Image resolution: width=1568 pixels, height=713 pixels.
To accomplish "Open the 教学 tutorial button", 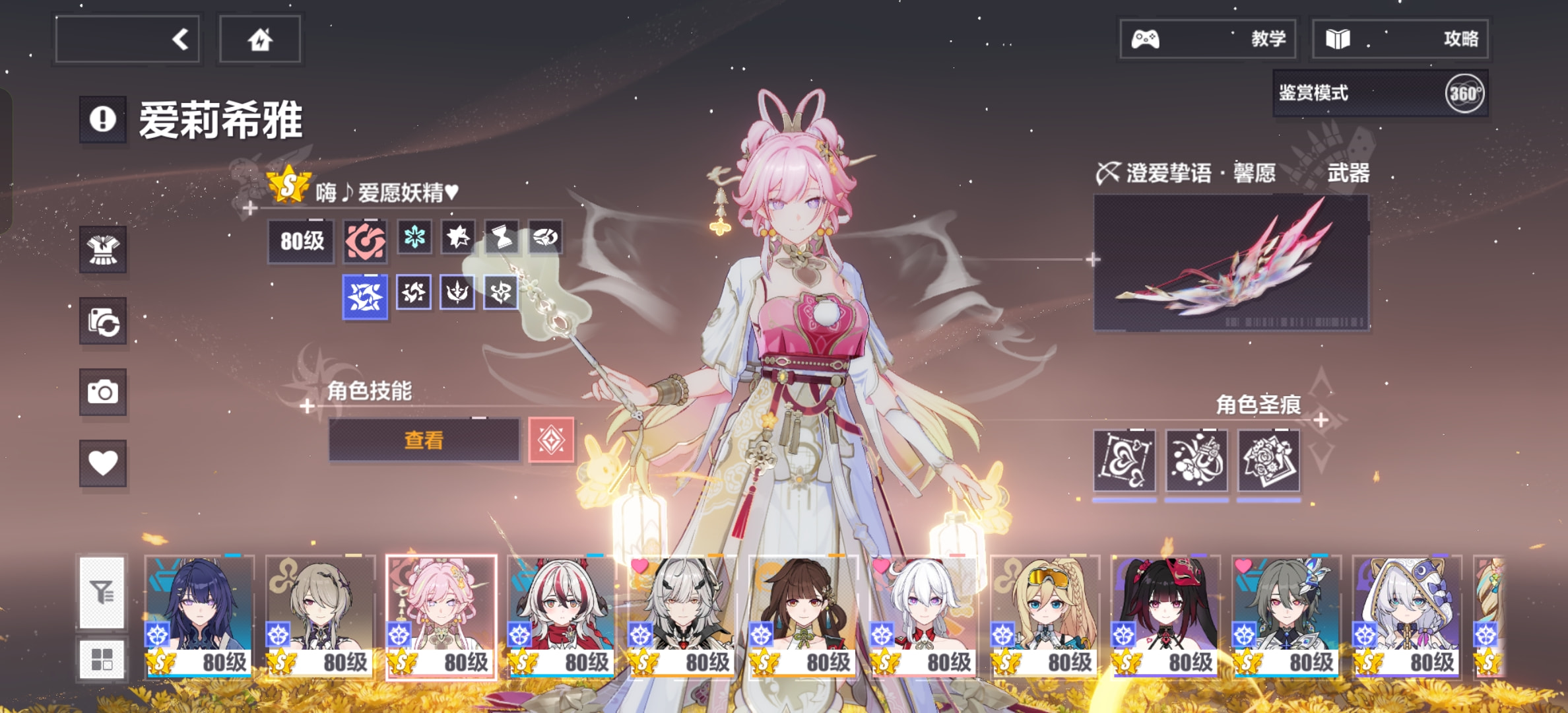I will pos(1208,39).
